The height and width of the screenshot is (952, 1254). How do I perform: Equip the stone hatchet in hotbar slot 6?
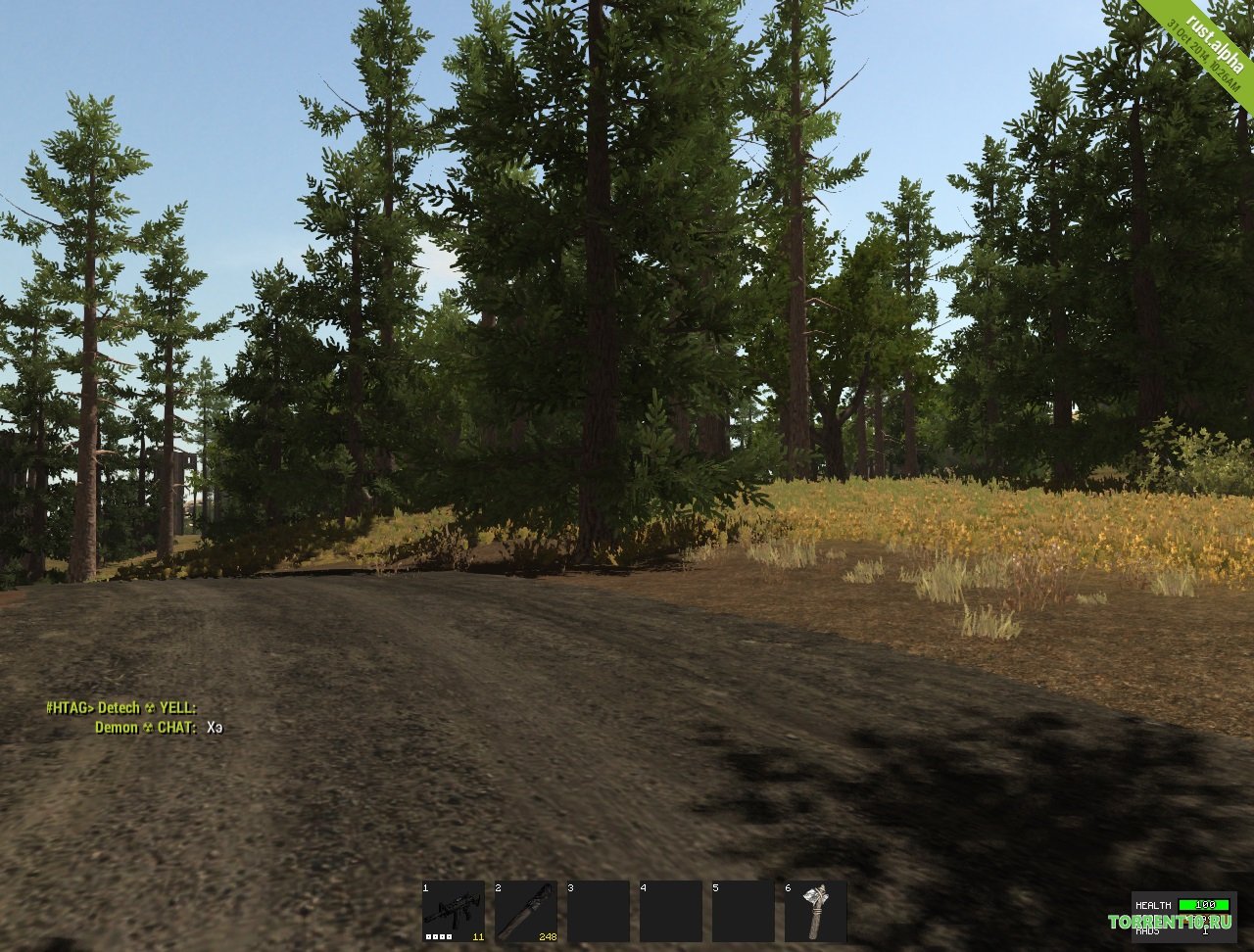[x=815, y=911]
